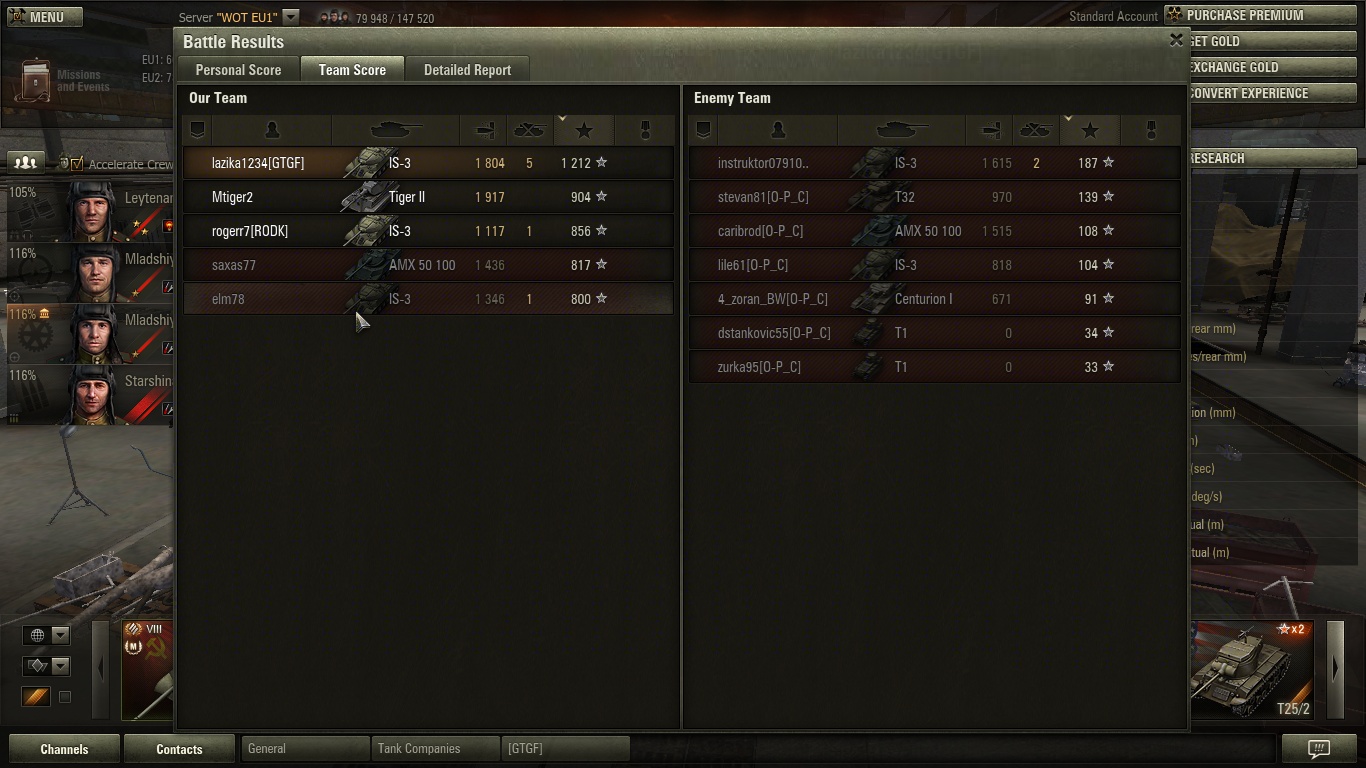Open the server WOT EU1 dropdown
The width and height of the screenshot is (1366, 768).
(290, 17)
